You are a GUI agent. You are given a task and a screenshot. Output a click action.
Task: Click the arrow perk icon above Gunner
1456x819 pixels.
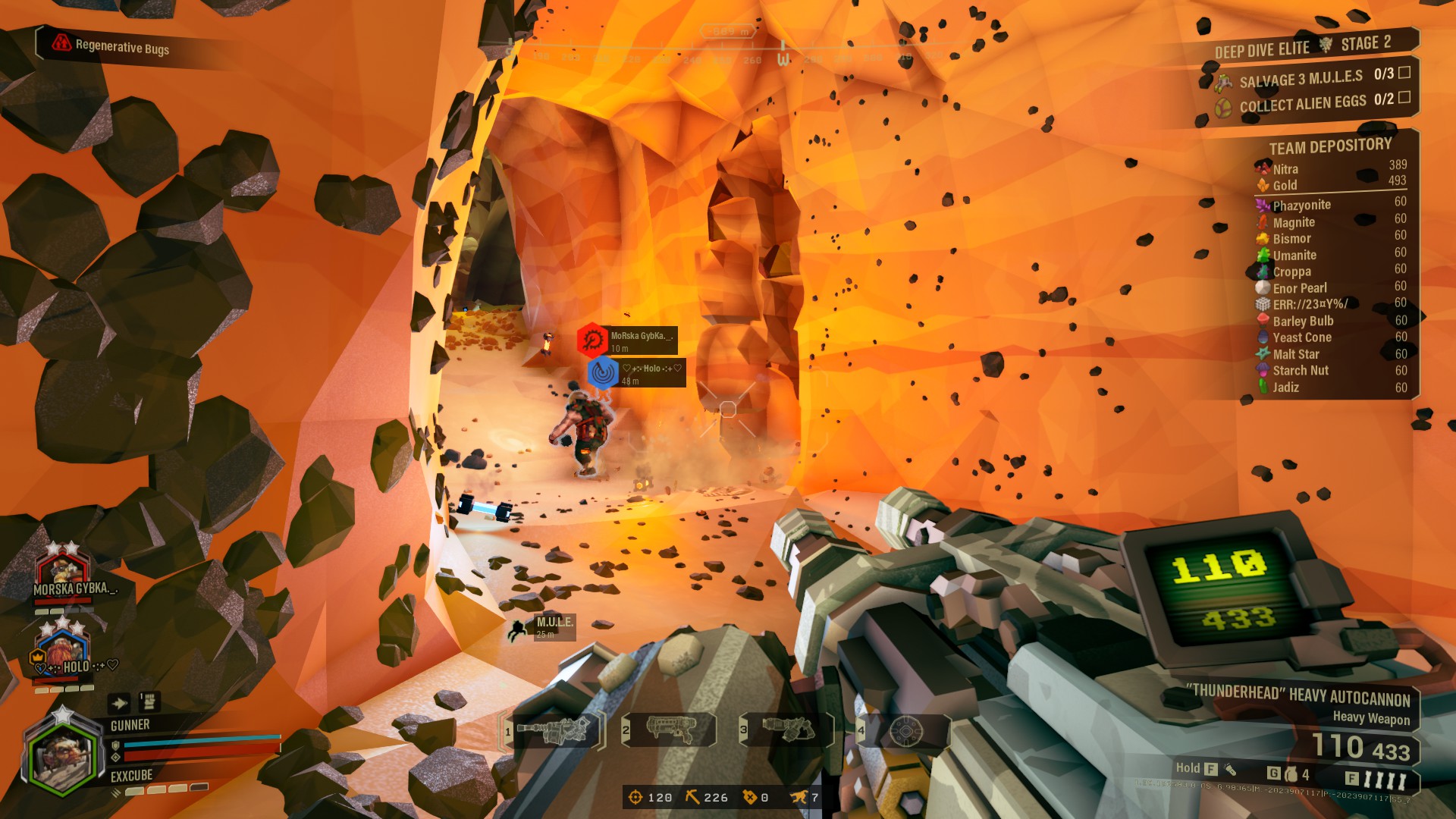pos(119,703)
